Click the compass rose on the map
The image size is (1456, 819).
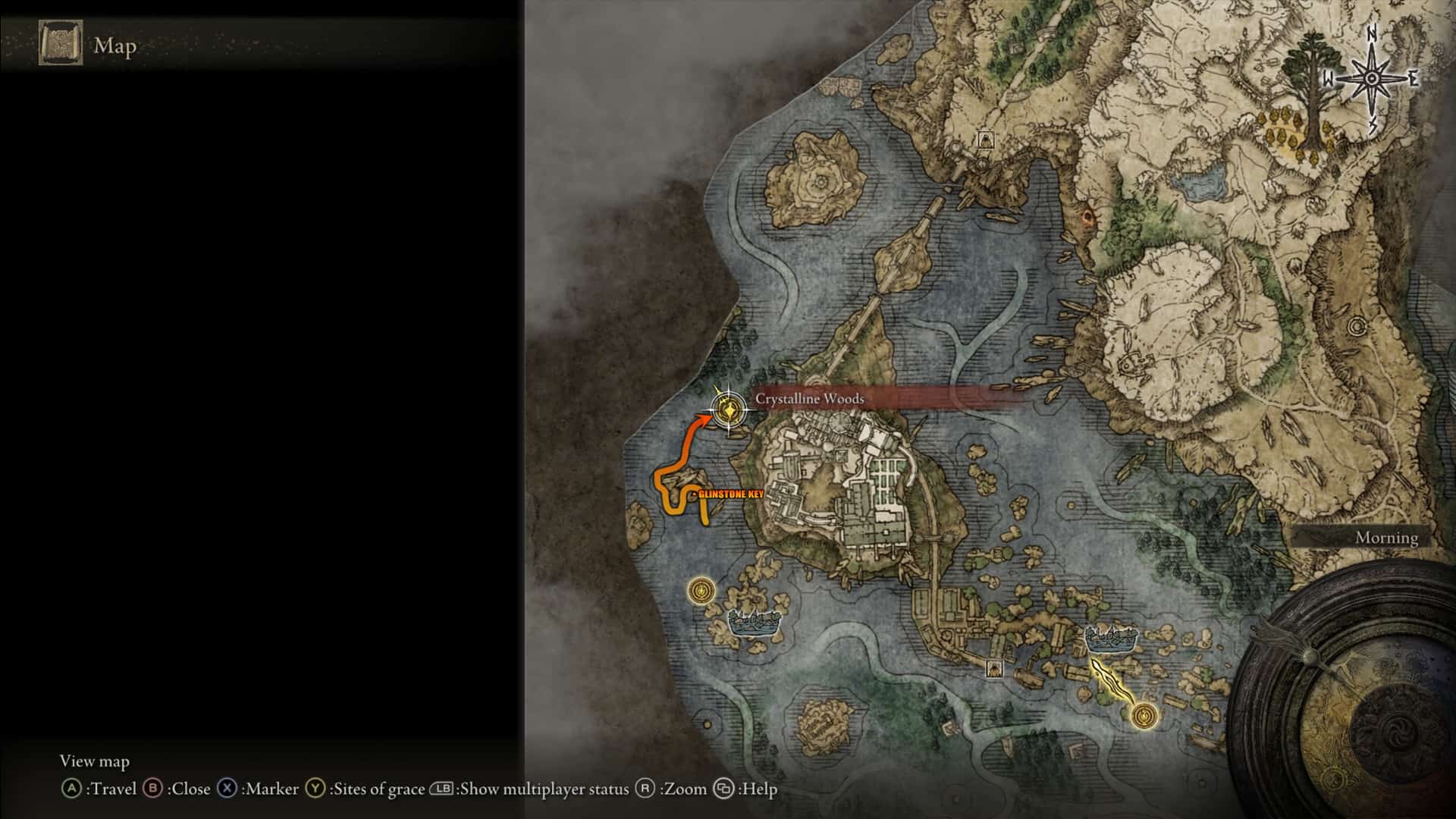1373,79
